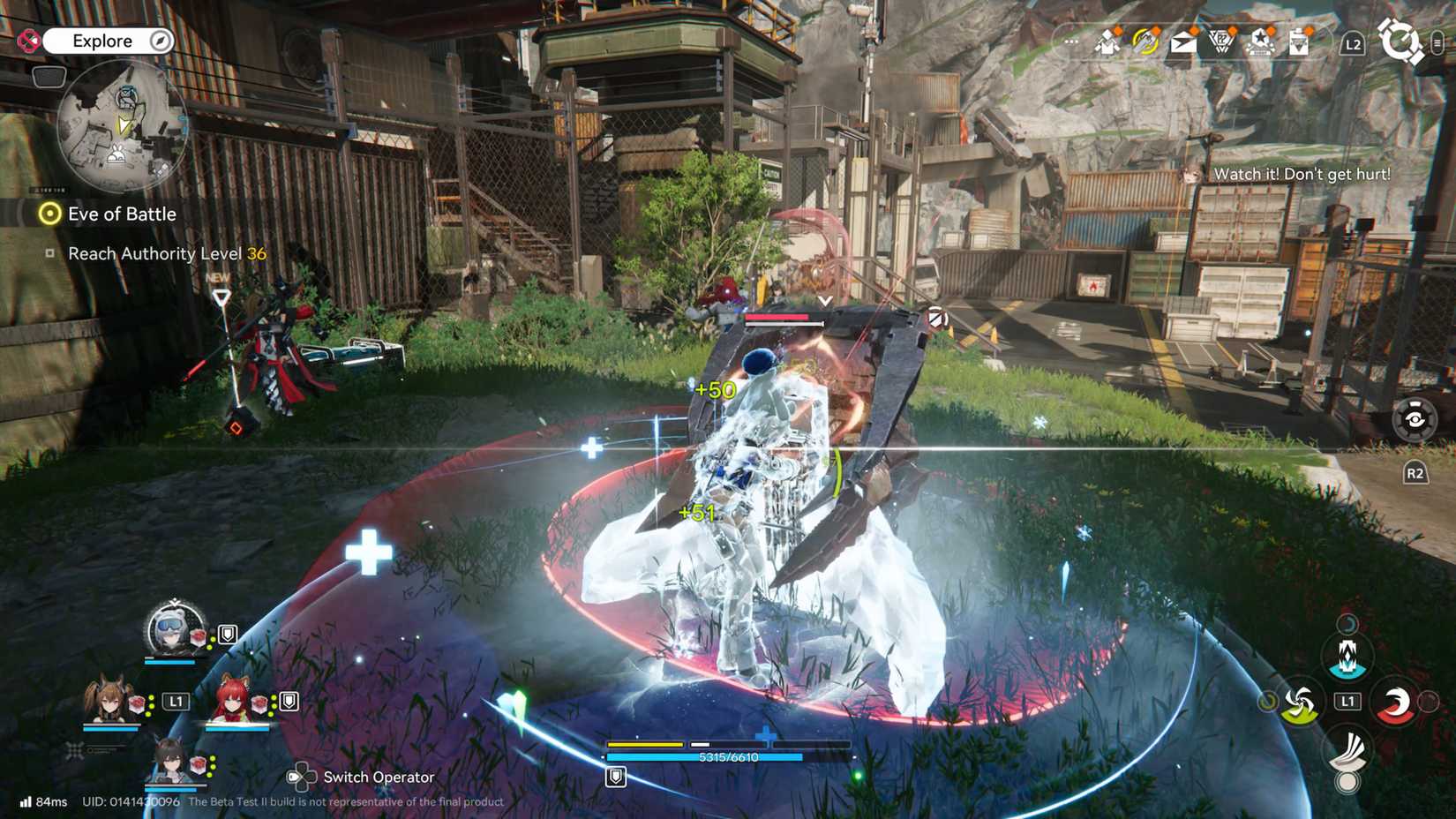The image size is (1456, 819).
Task: Switch to the dark-haired operator portrait
Action: [169, 759]
